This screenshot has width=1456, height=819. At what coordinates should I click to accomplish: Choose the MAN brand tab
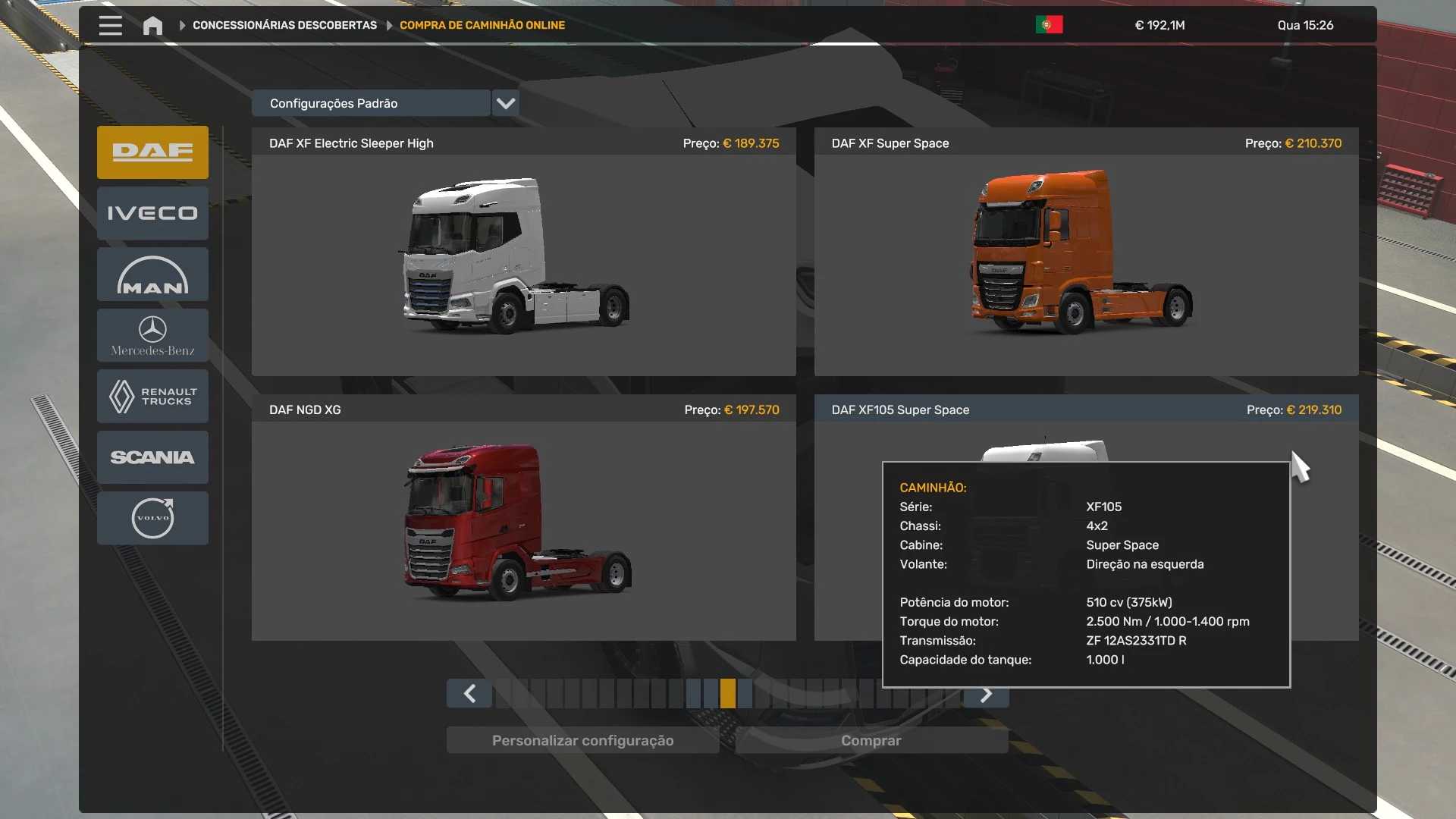[152, 275]
